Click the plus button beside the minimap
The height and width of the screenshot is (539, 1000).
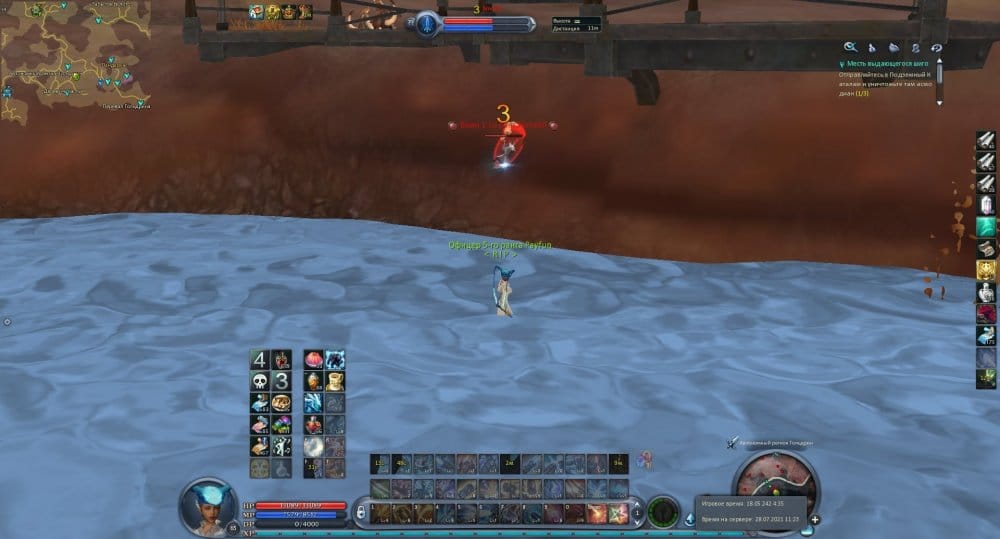815,520
